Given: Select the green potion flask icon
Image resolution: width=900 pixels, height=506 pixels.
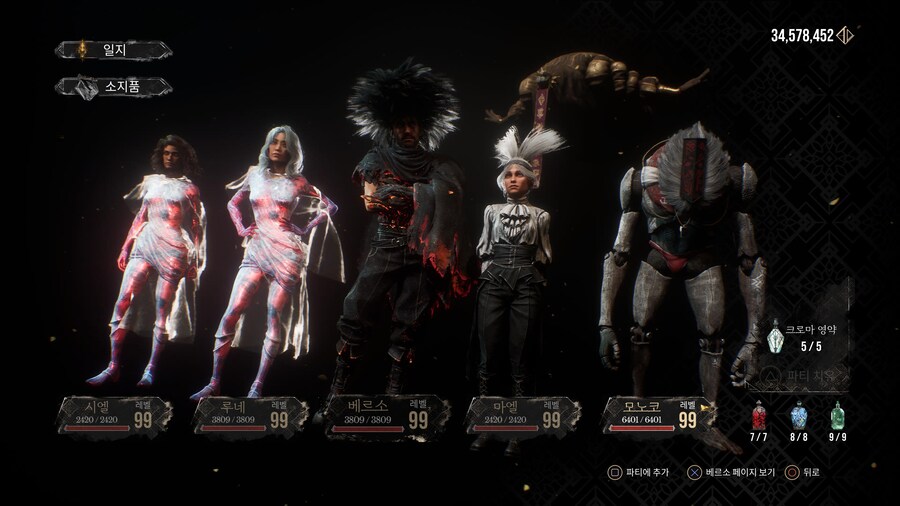Looking at the screenshot, I should pyautogui.click(x=837, y=415).
